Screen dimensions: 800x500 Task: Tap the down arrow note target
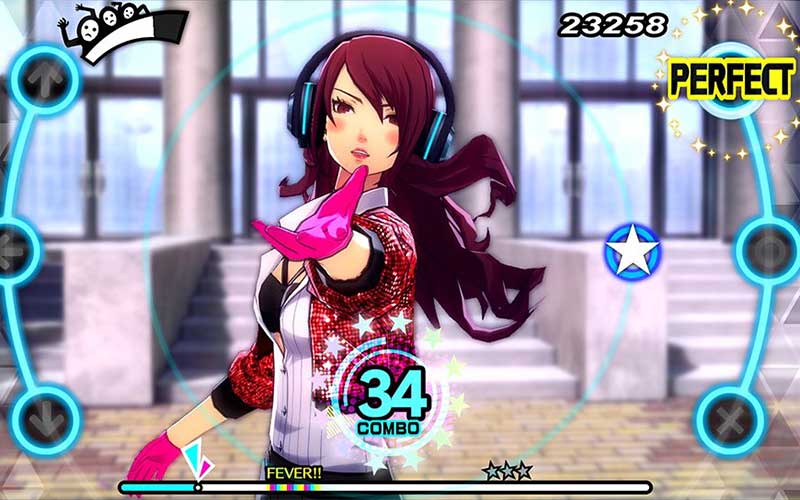click(47, 419)
